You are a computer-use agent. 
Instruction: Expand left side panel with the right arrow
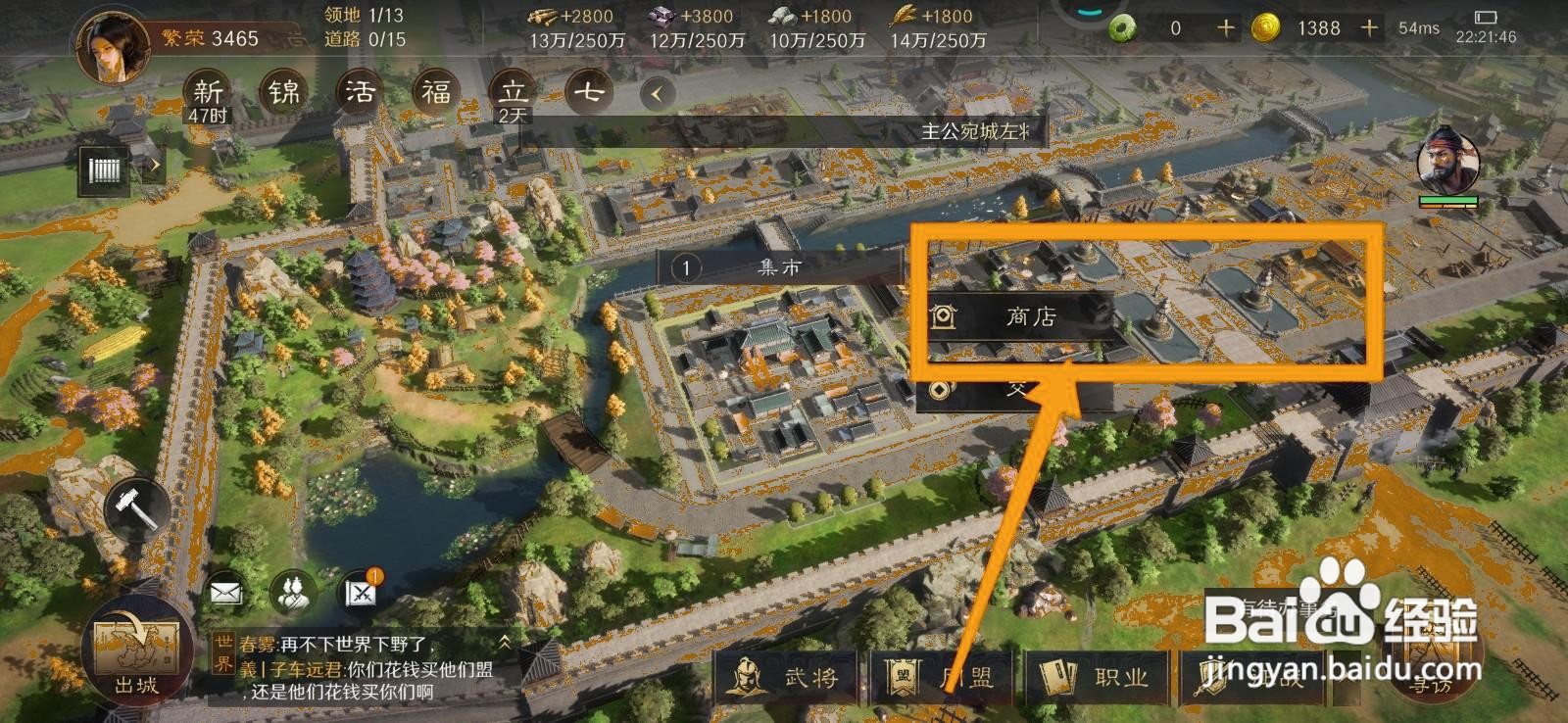point(157,165)
